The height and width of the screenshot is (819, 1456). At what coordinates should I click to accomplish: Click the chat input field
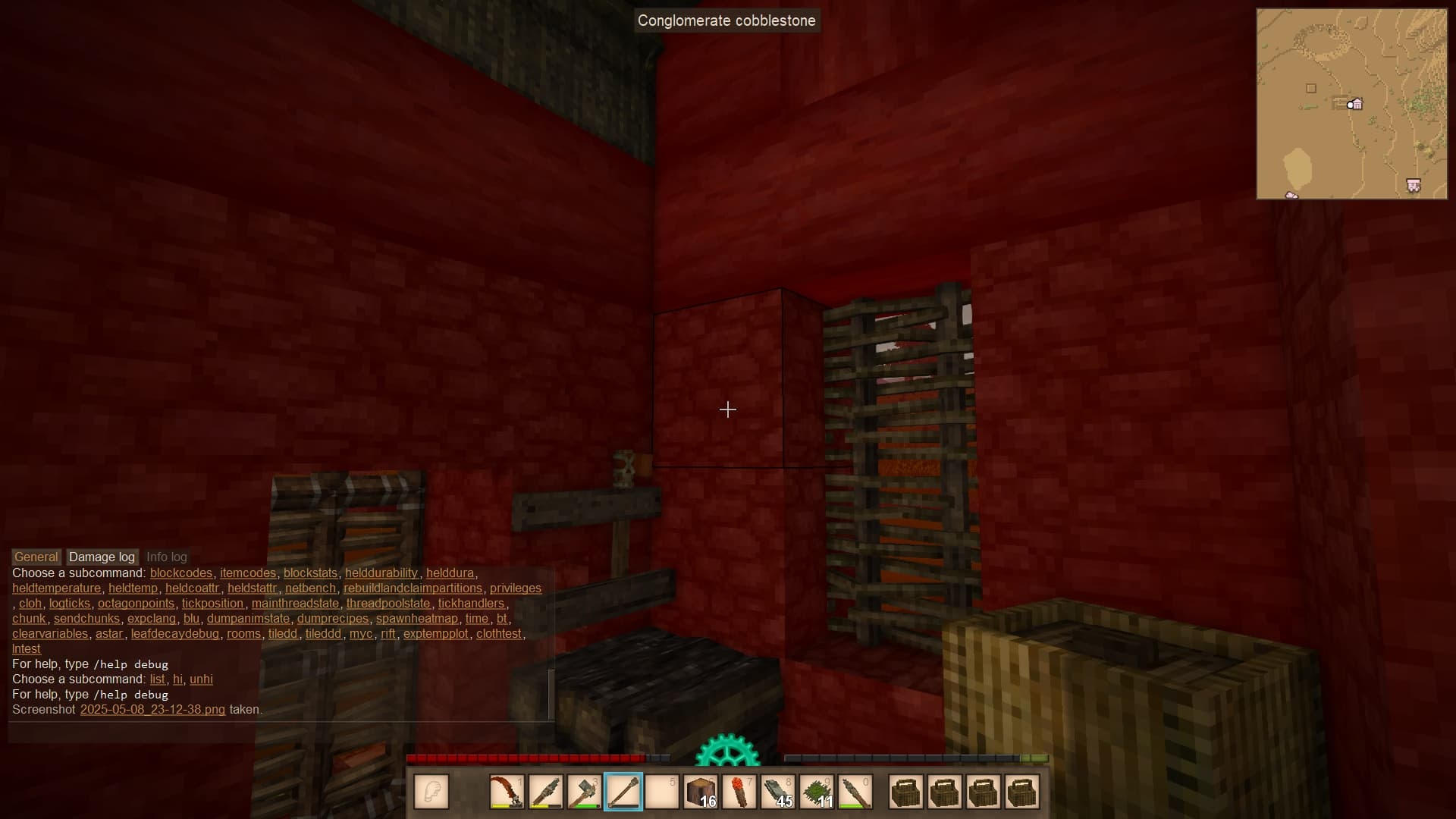tap(281, 733)
